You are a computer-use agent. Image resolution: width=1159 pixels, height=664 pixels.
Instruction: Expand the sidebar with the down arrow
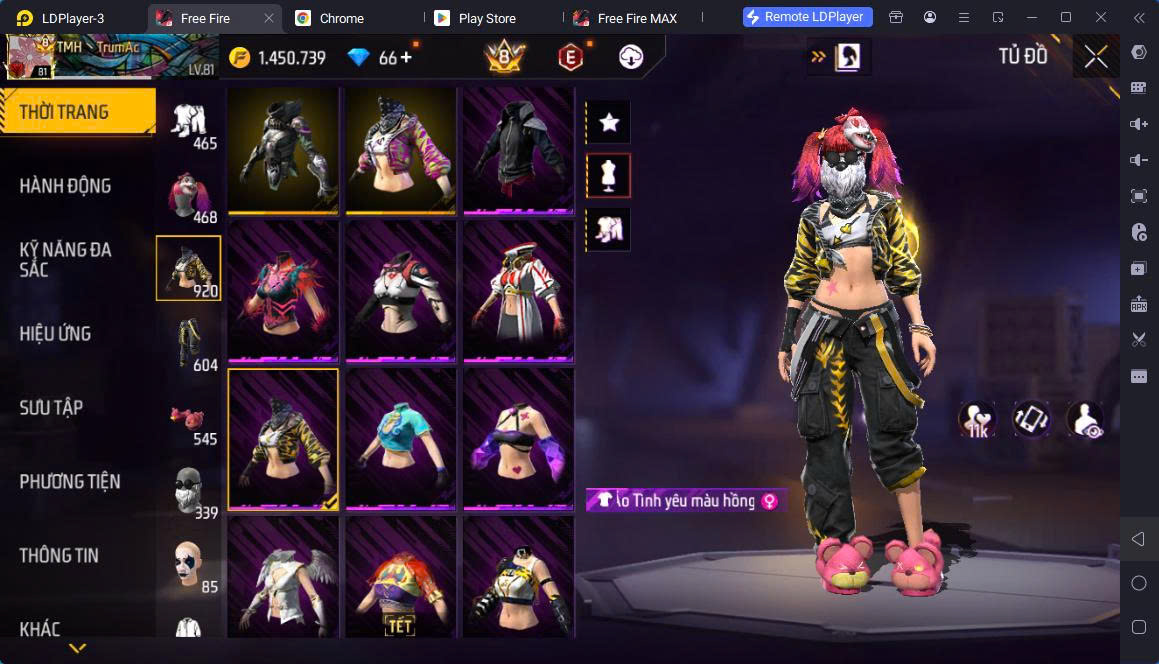77,648
